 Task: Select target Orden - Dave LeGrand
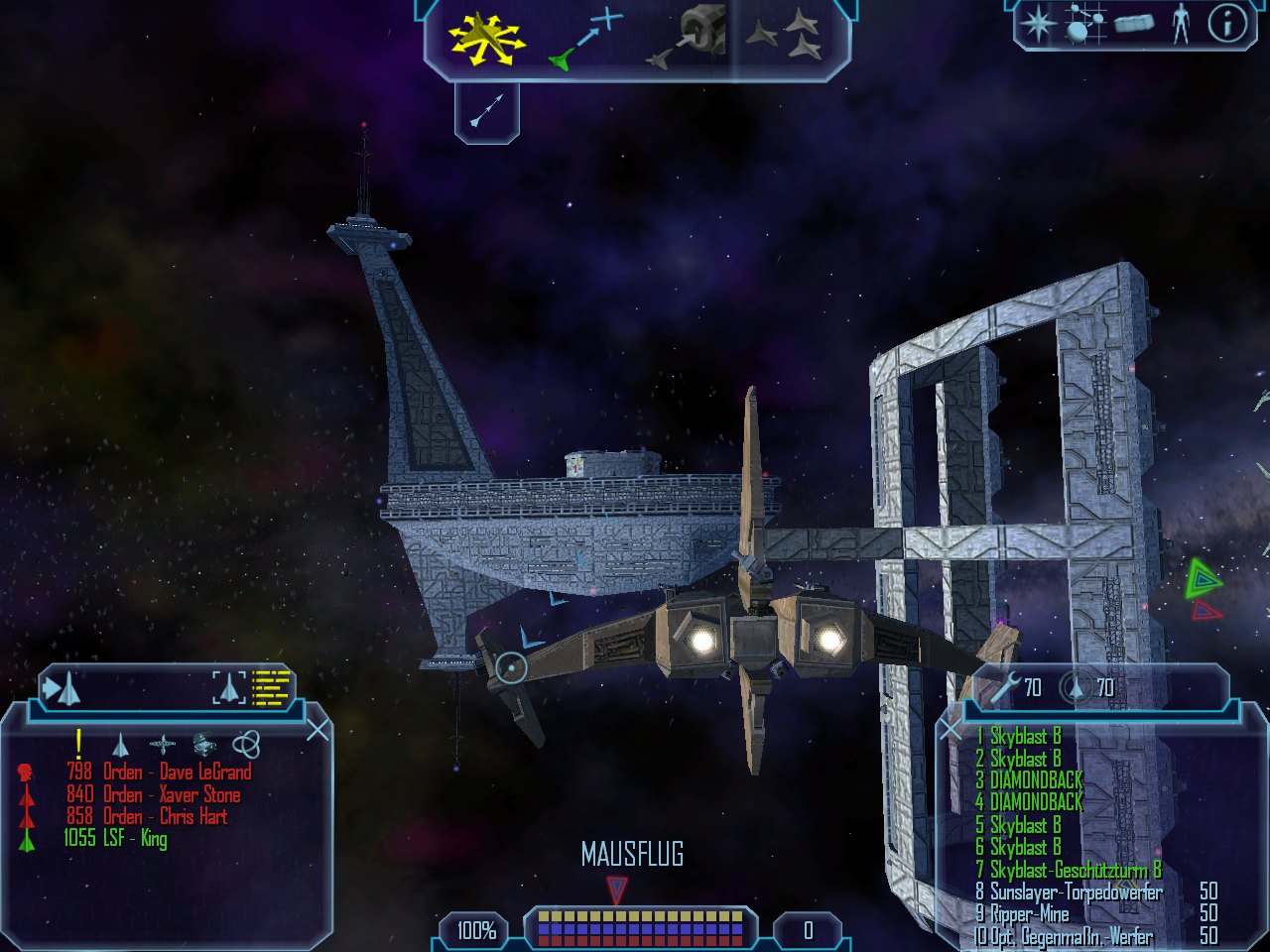click(x=177, y=772)
